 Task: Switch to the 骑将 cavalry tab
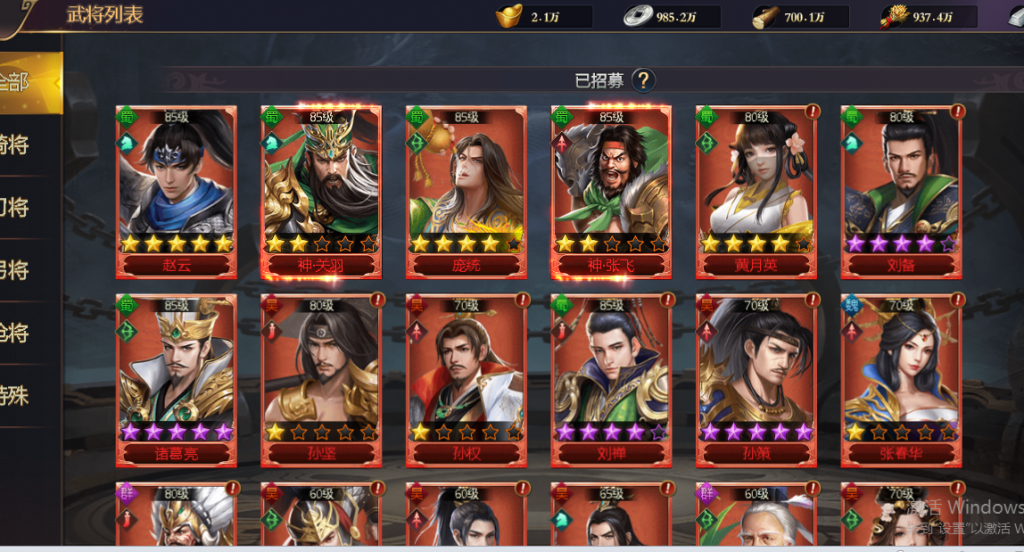[25, 145]
